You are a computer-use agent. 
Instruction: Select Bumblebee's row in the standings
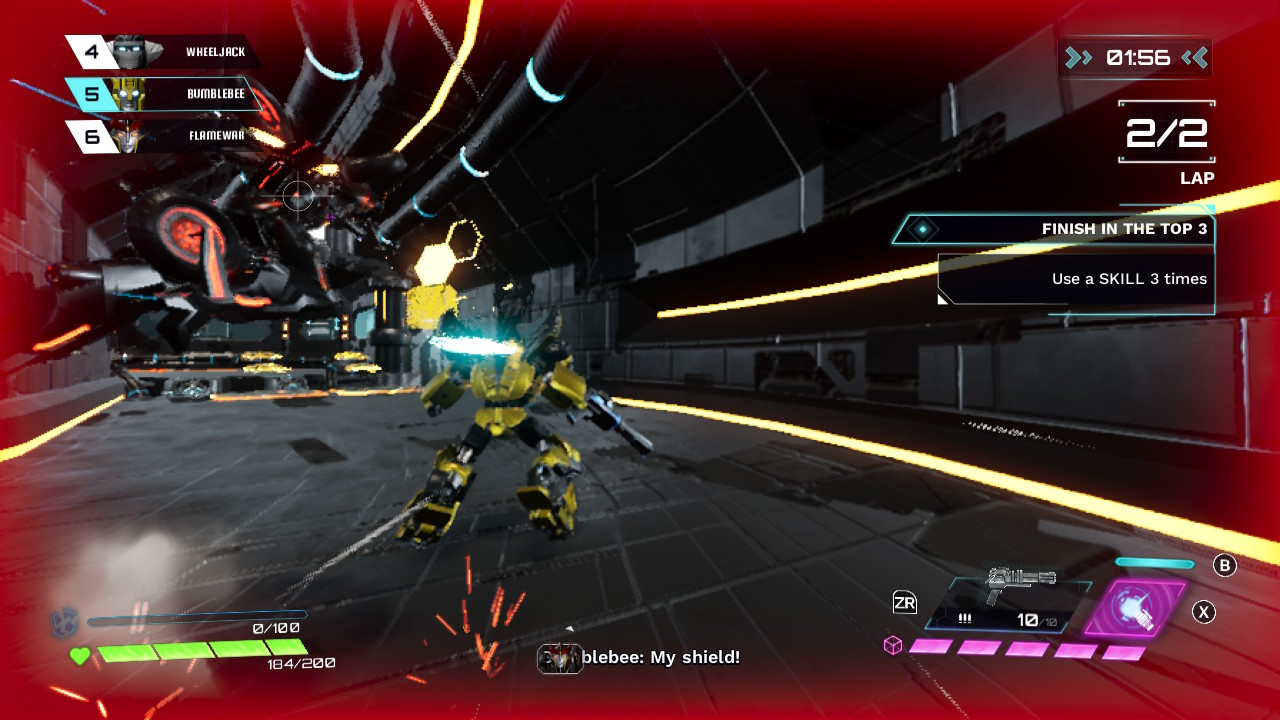[165, 94]
